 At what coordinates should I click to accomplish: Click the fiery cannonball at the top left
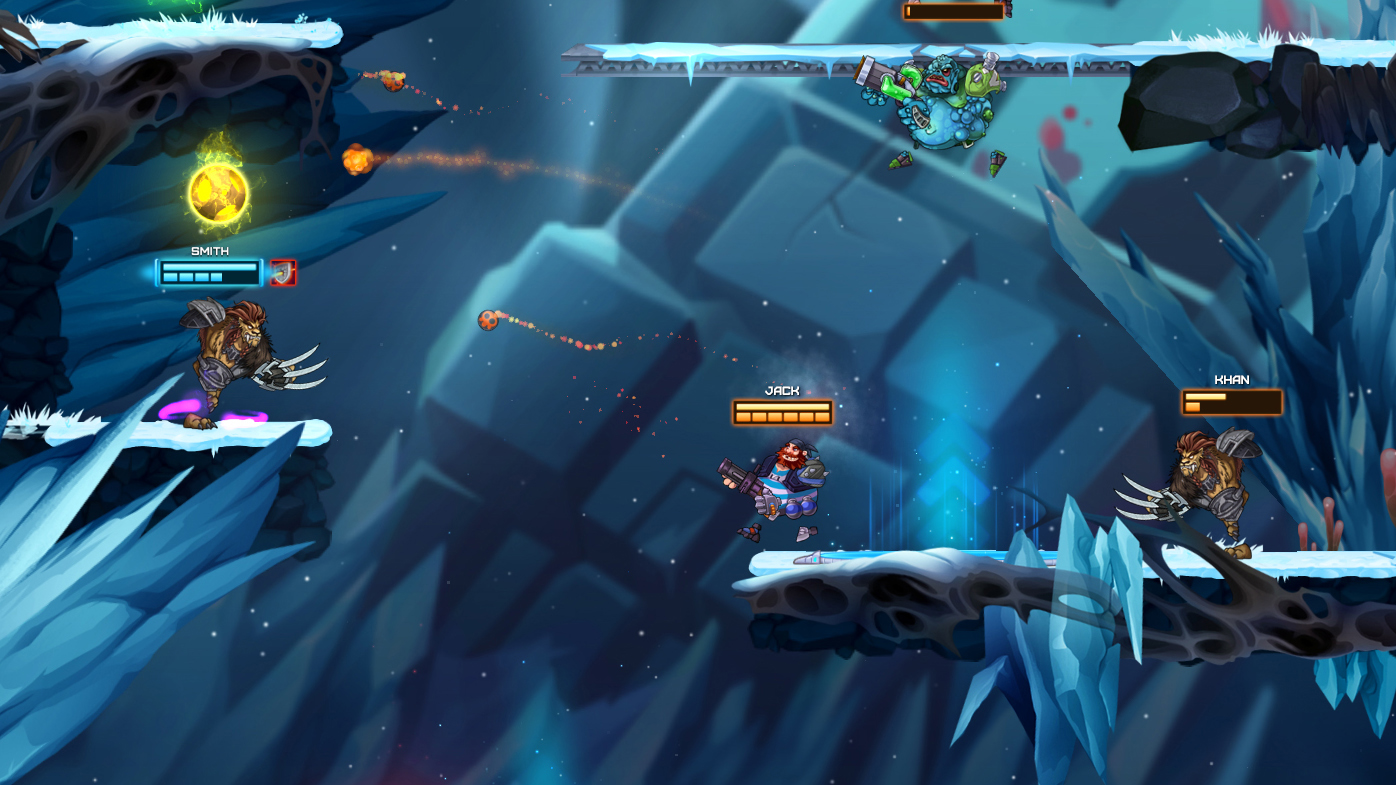(394, 81)
